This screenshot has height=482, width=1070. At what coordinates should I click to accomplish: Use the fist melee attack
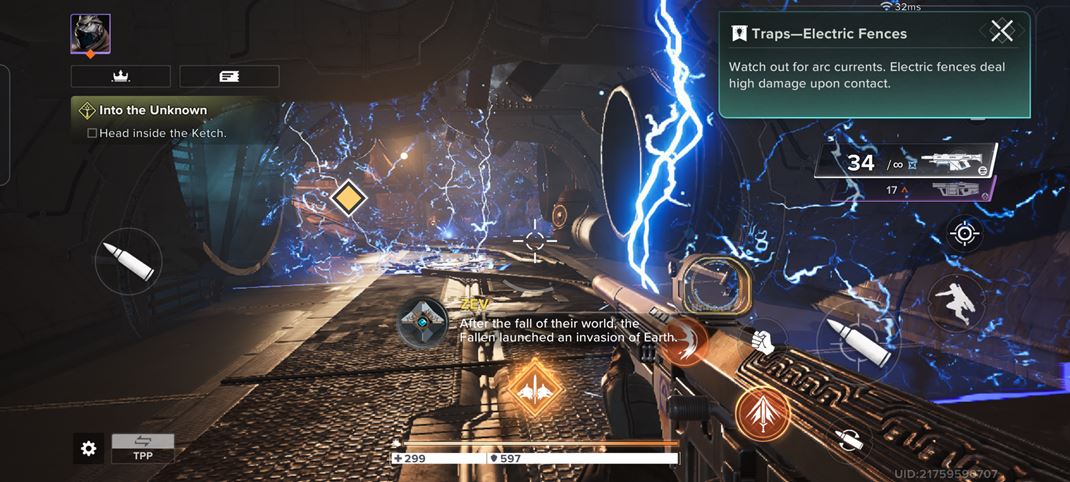click(764, 340)
